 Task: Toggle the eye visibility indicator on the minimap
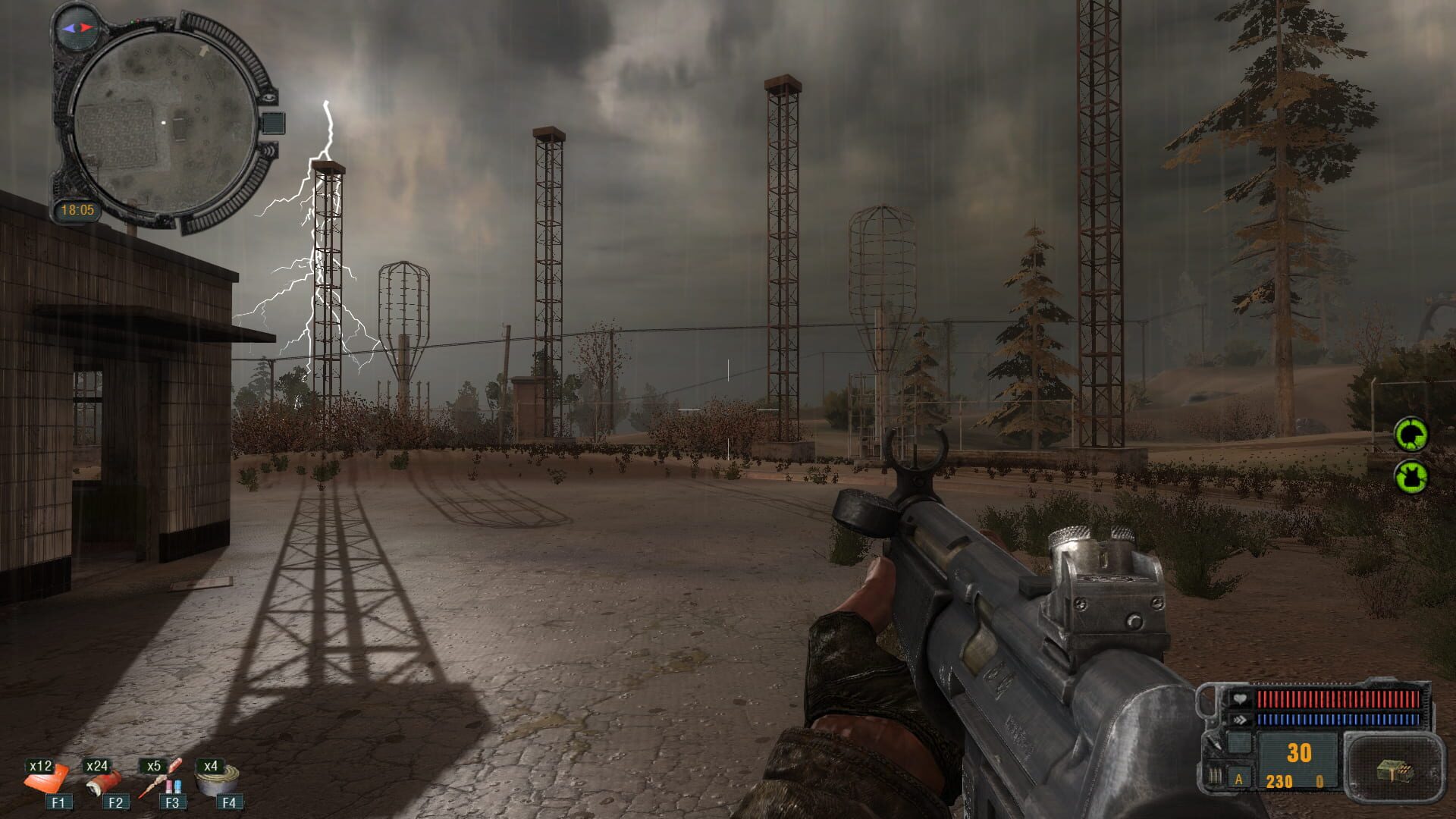point(268,97)
